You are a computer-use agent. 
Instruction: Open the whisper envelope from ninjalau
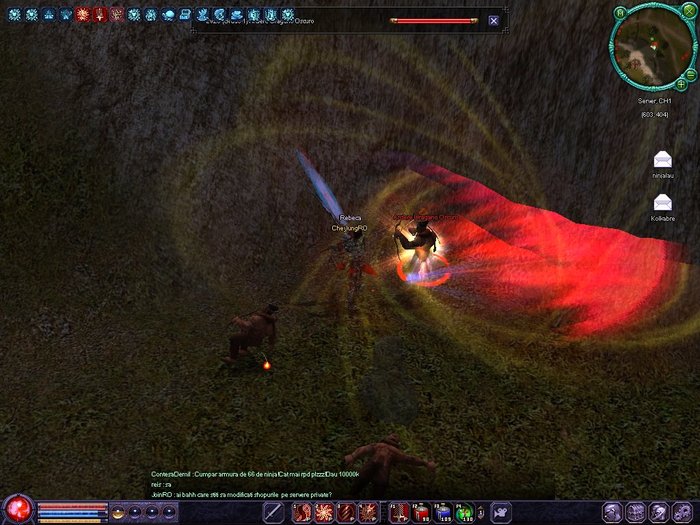[662, 159]
